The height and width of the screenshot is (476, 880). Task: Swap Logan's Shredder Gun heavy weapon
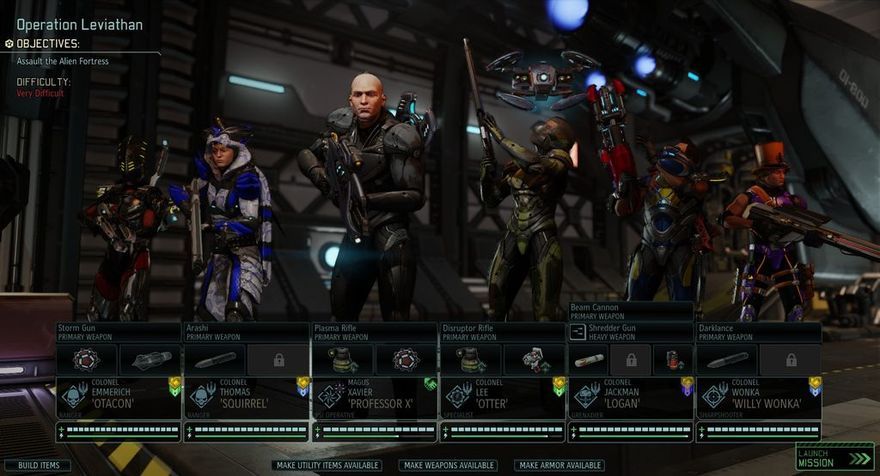coord(630,332)
